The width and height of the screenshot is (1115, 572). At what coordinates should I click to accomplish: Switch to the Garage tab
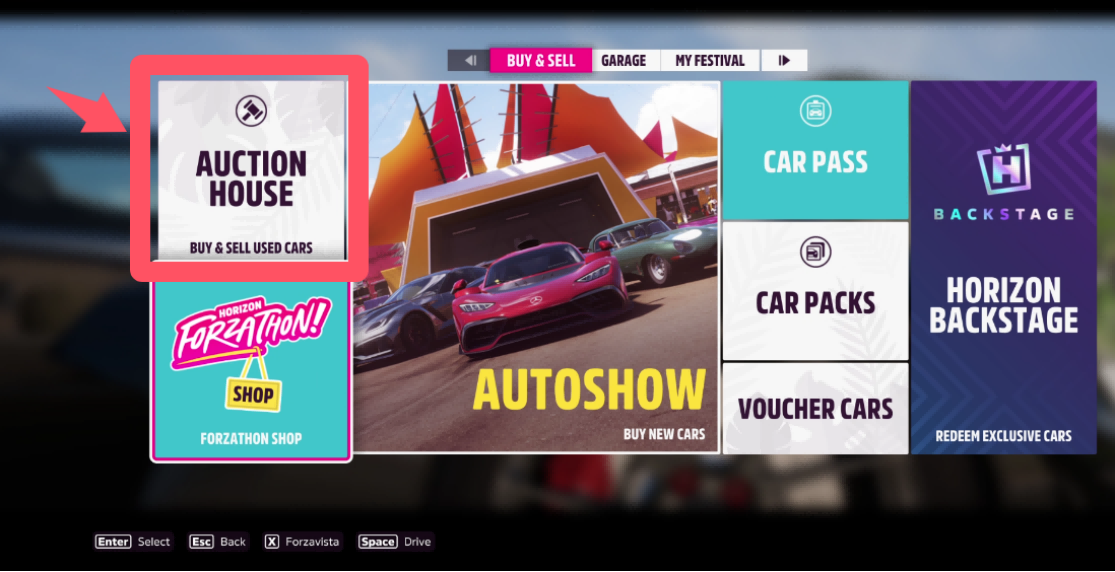tap(623, 61)
